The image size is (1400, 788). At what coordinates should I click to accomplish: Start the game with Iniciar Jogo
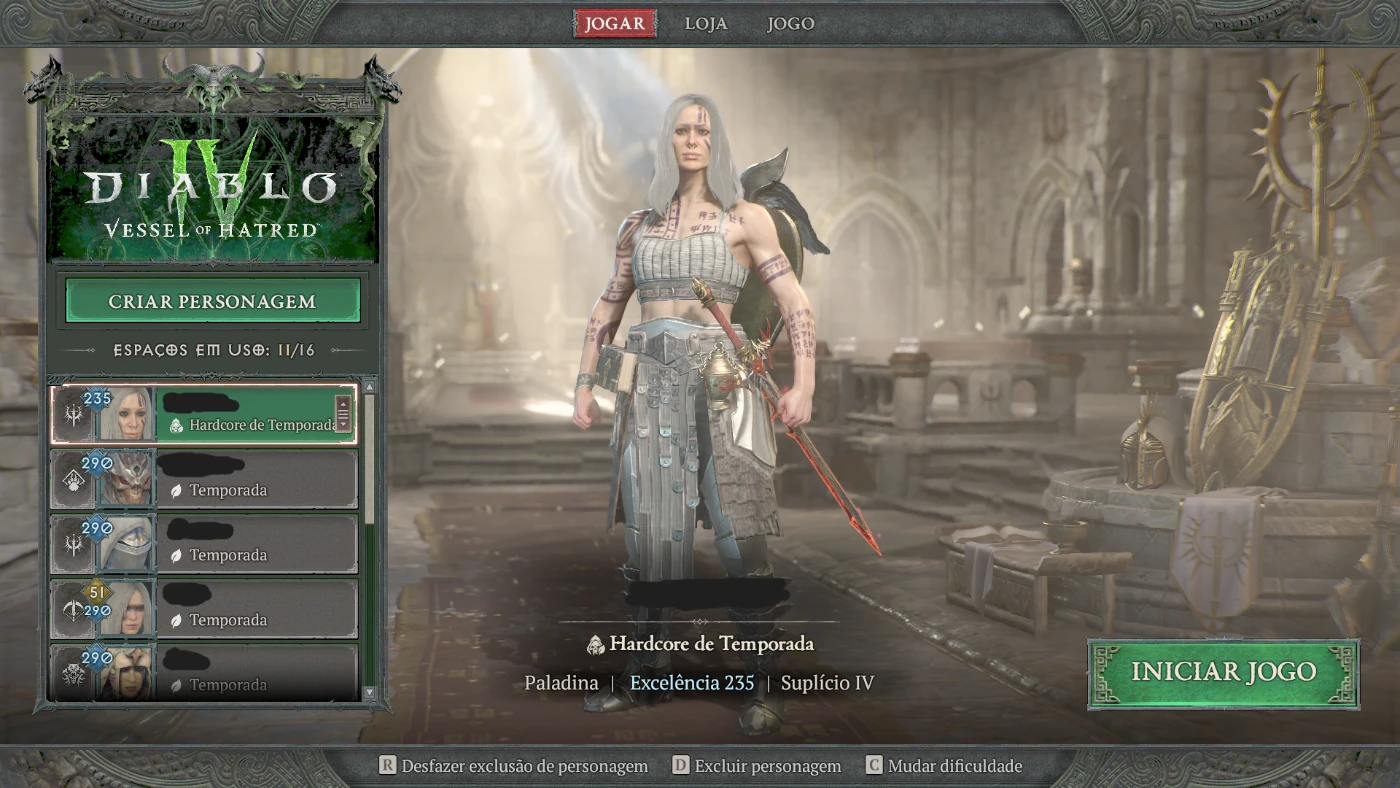(x=1223, y=673)
